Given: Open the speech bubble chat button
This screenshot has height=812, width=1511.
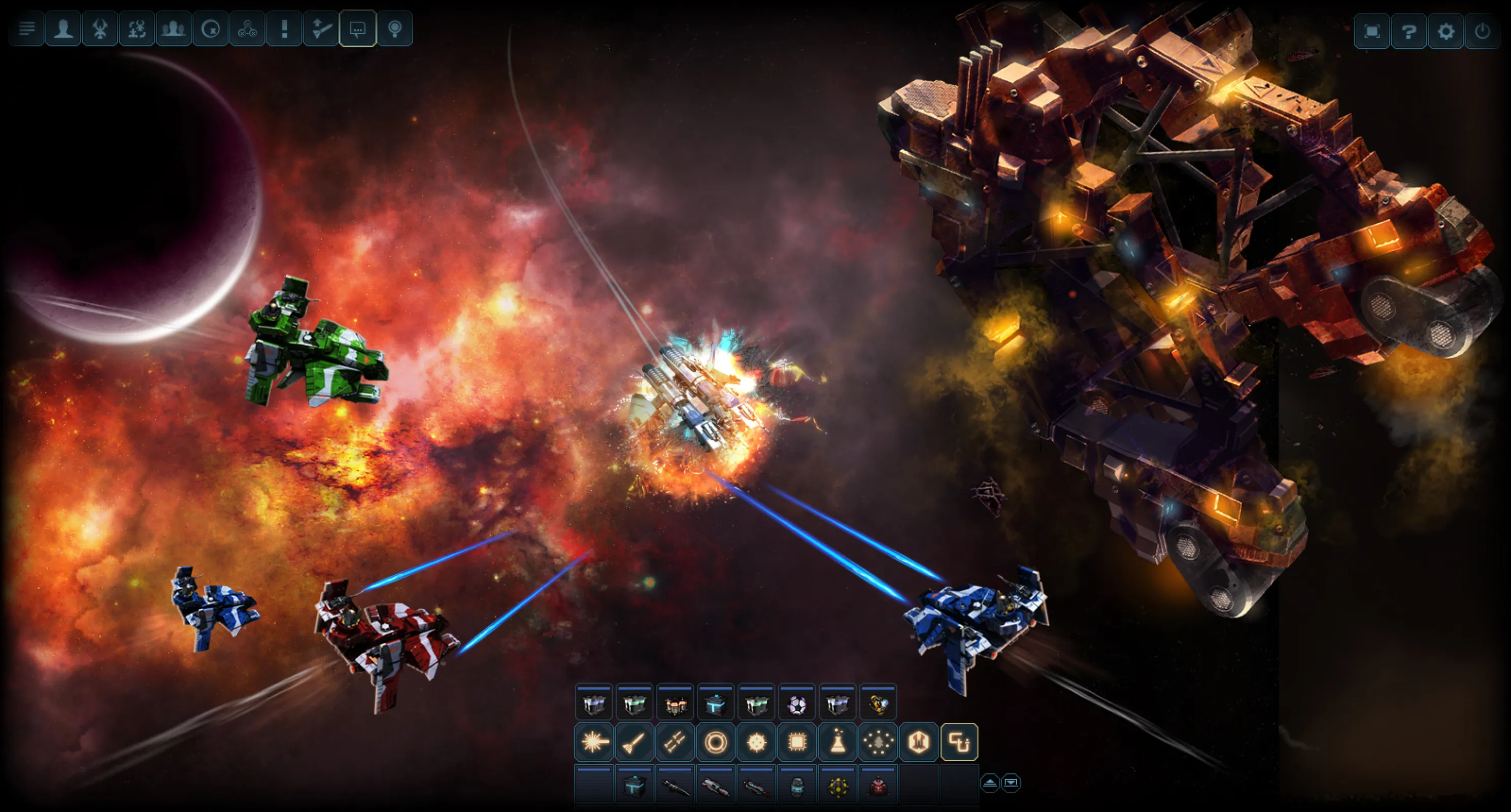Looking at the screenshot, I should click(x=358, y=29).
